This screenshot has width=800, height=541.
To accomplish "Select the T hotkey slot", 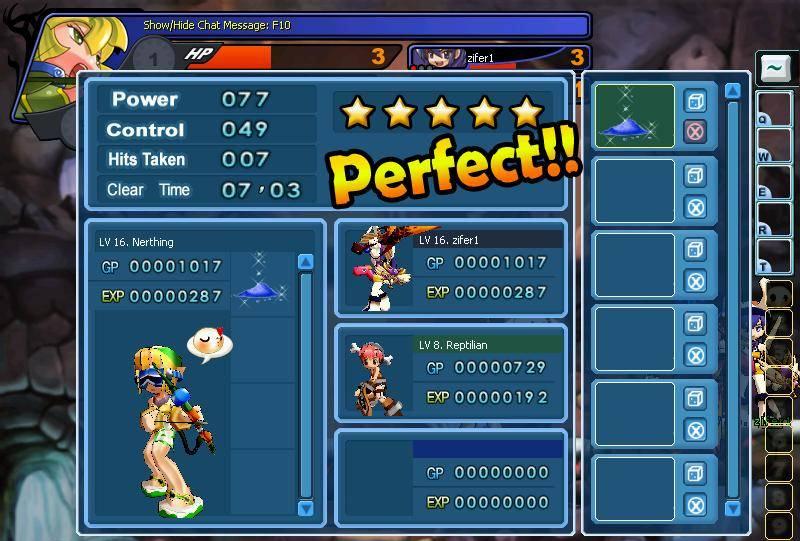I will point(773,257).
